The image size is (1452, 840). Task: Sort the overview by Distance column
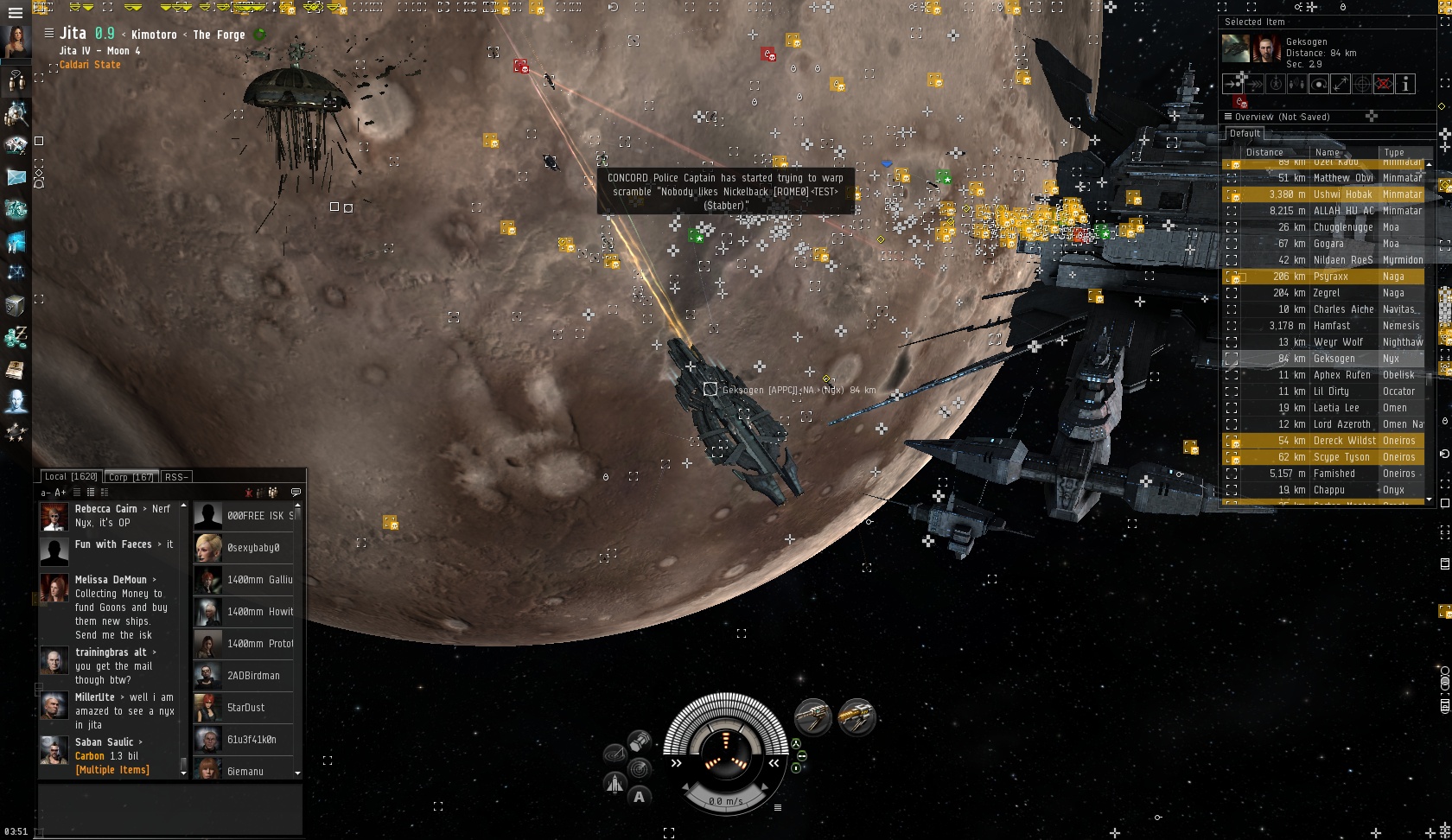pos(1264,152)
